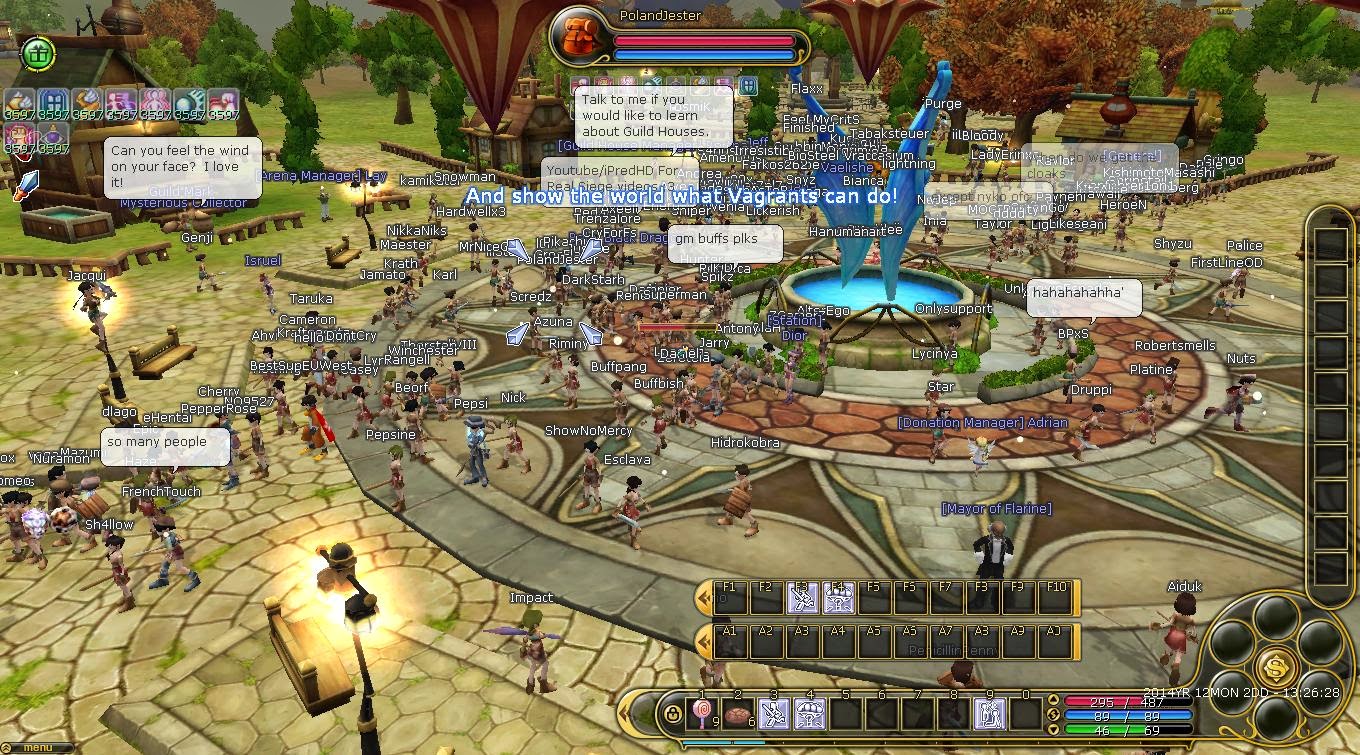Click the parasol skill icon in hotbar slot 4

[810, 713]
